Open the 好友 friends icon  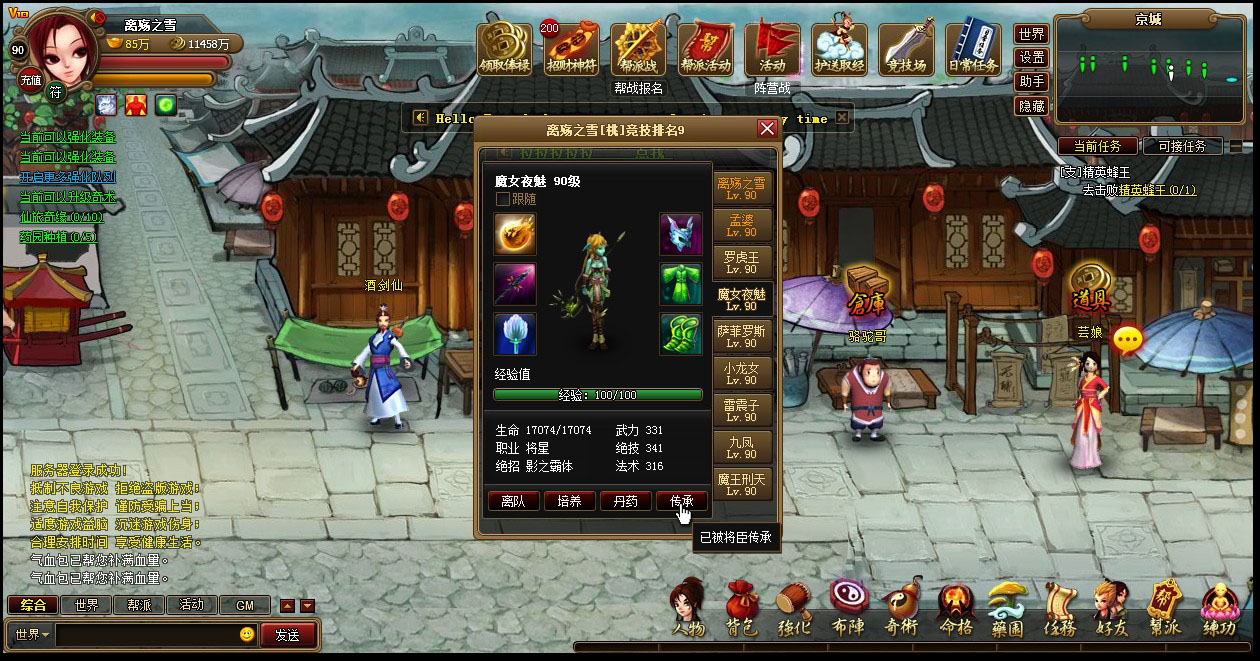pyautogui.click(x=1111, y=609)
